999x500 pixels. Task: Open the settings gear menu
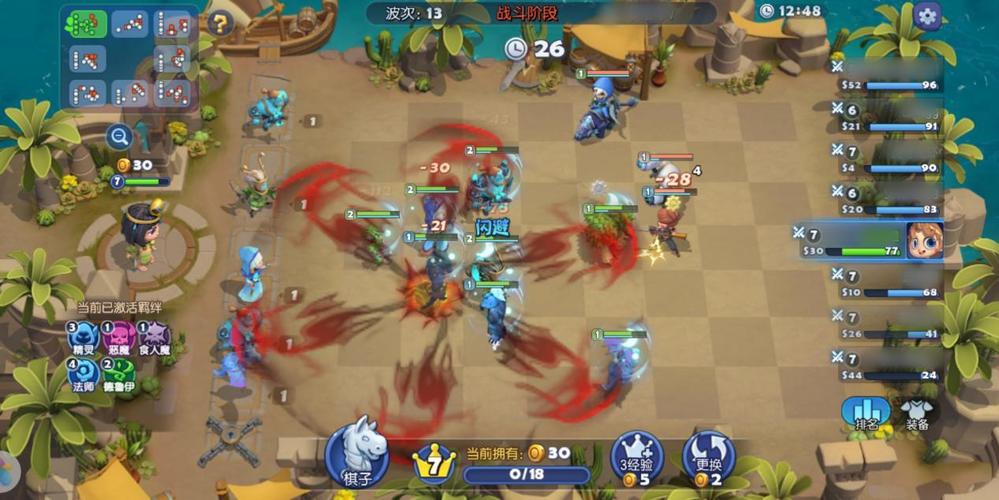pos(927,16)
